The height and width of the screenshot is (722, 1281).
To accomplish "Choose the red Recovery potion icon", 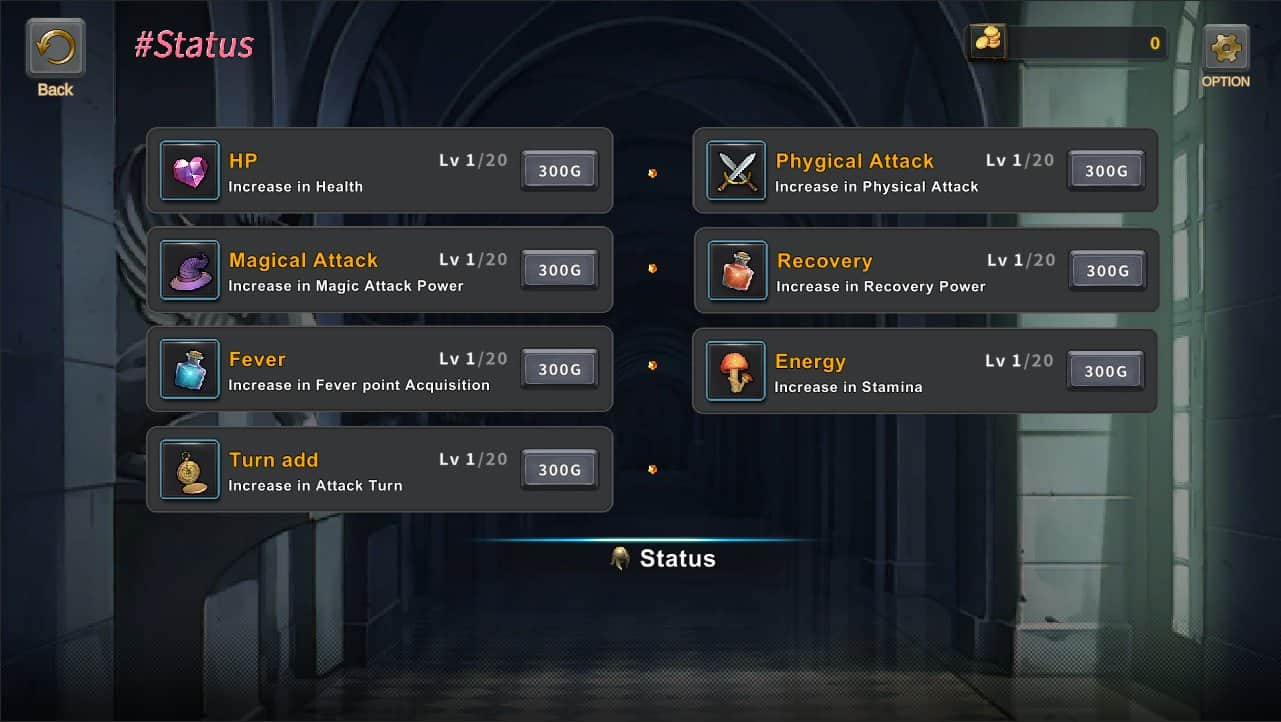I will tap(738, 271).
